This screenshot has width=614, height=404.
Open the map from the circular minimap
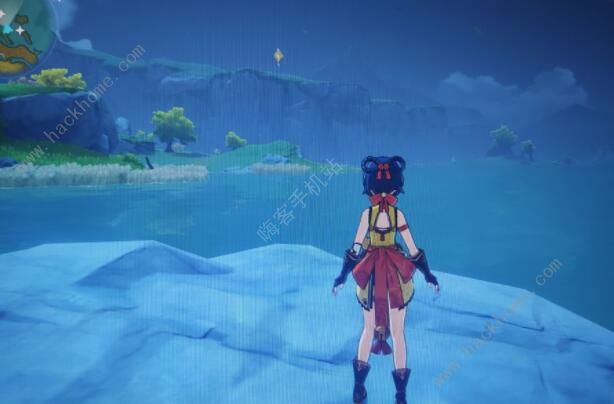tap(18, 32)
